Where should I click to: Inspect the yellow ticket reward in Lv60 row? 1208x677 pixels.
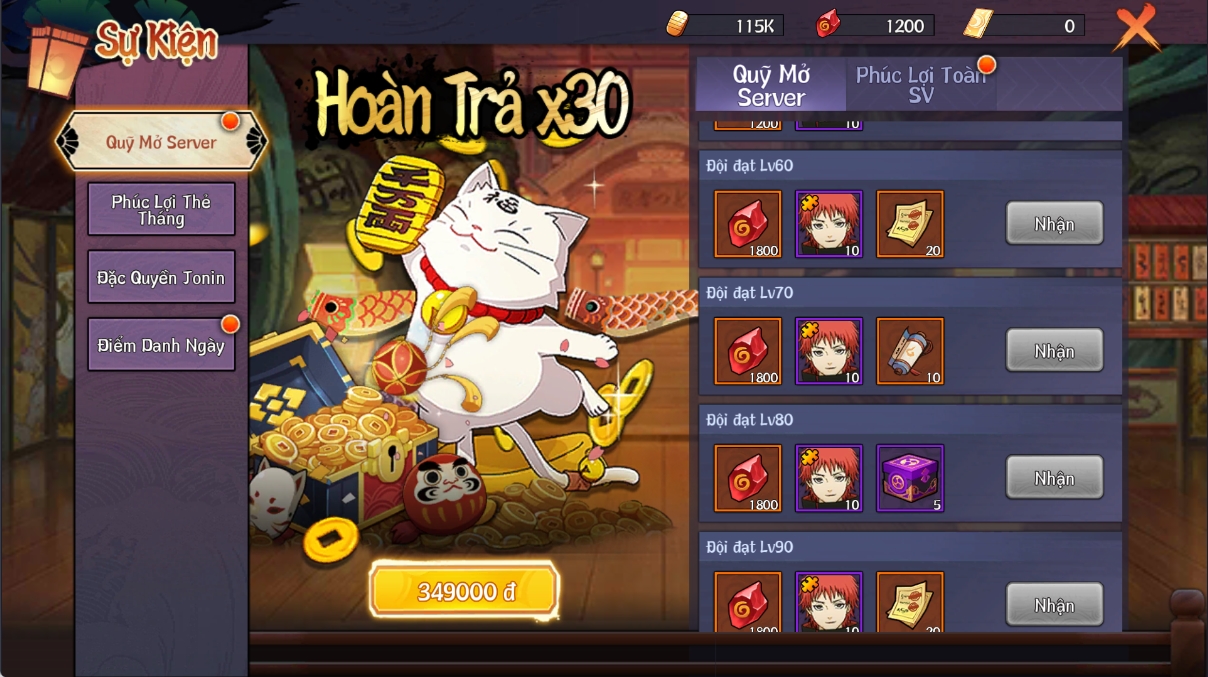point(910,224)
